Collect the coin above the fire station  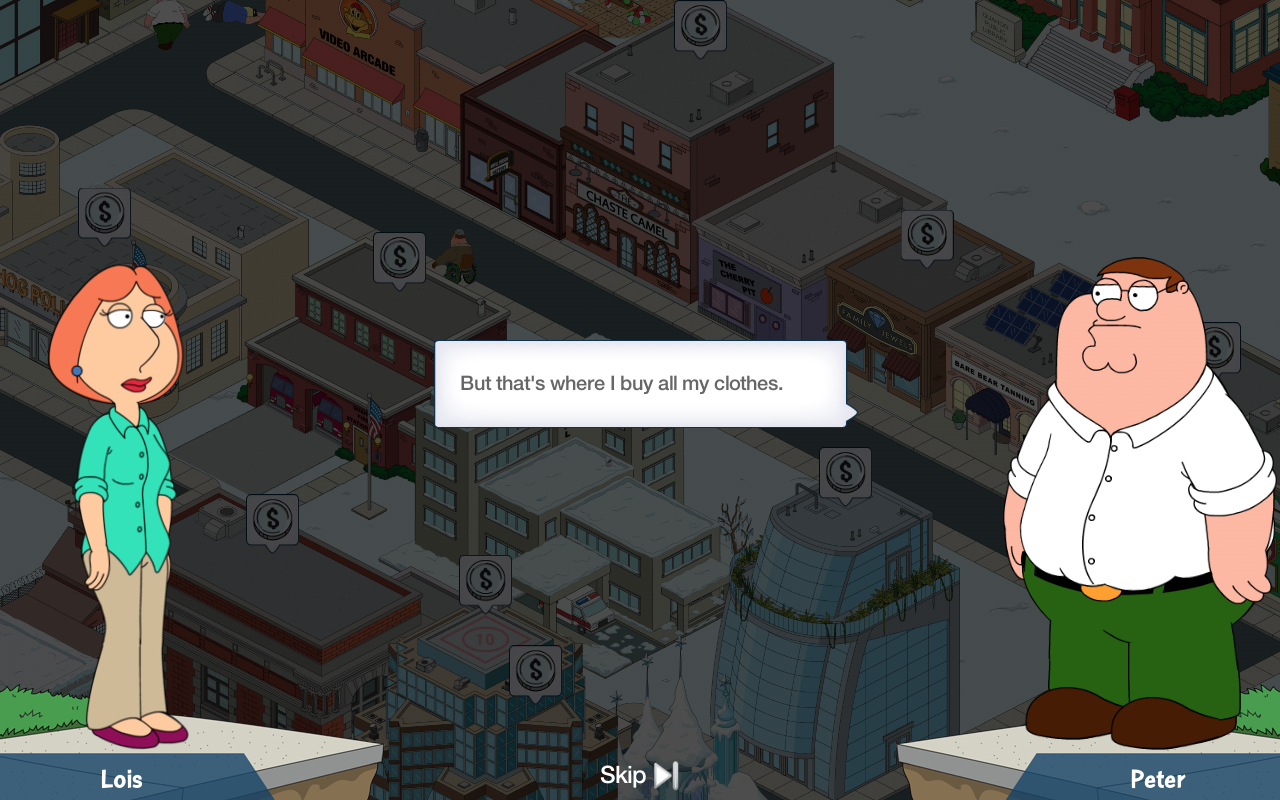[399, 258]
